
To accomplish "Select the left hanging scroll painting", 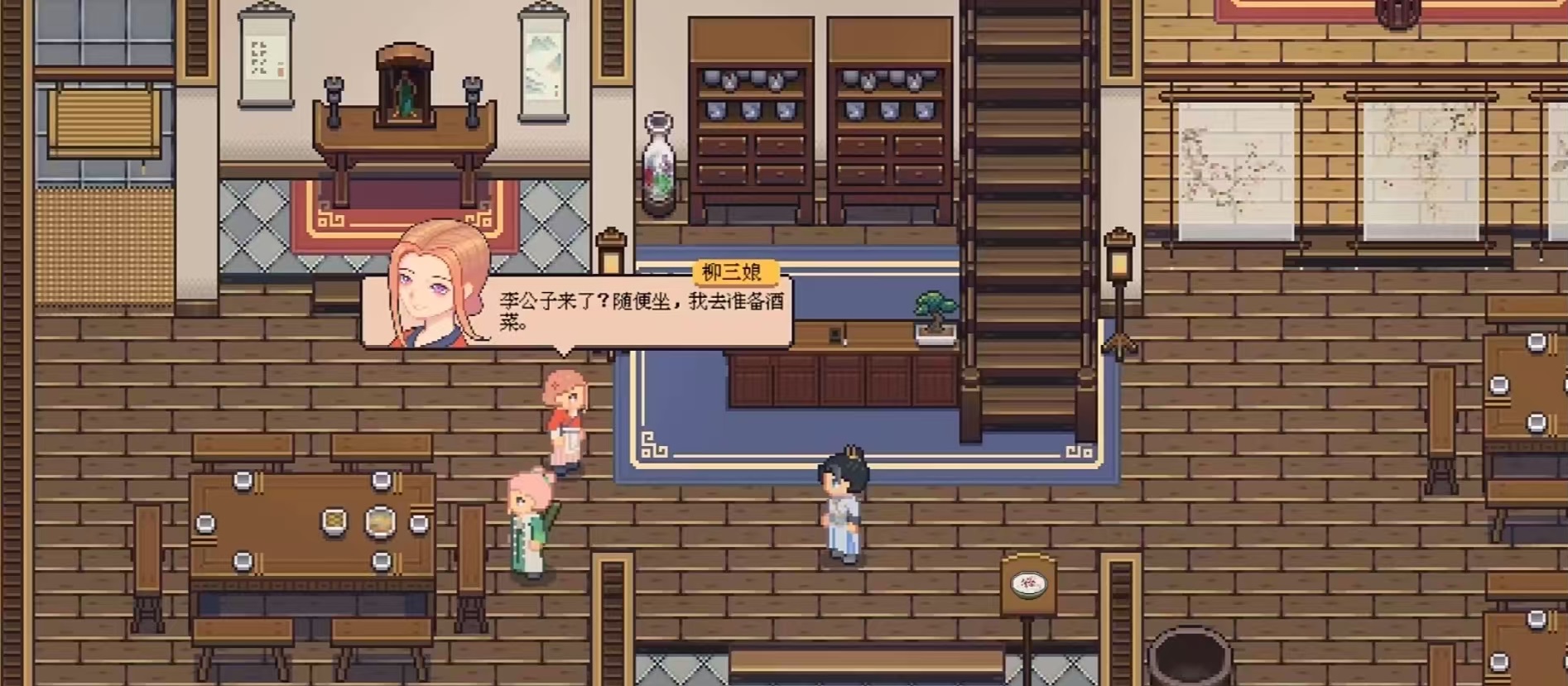I will [x=263, y=54].
